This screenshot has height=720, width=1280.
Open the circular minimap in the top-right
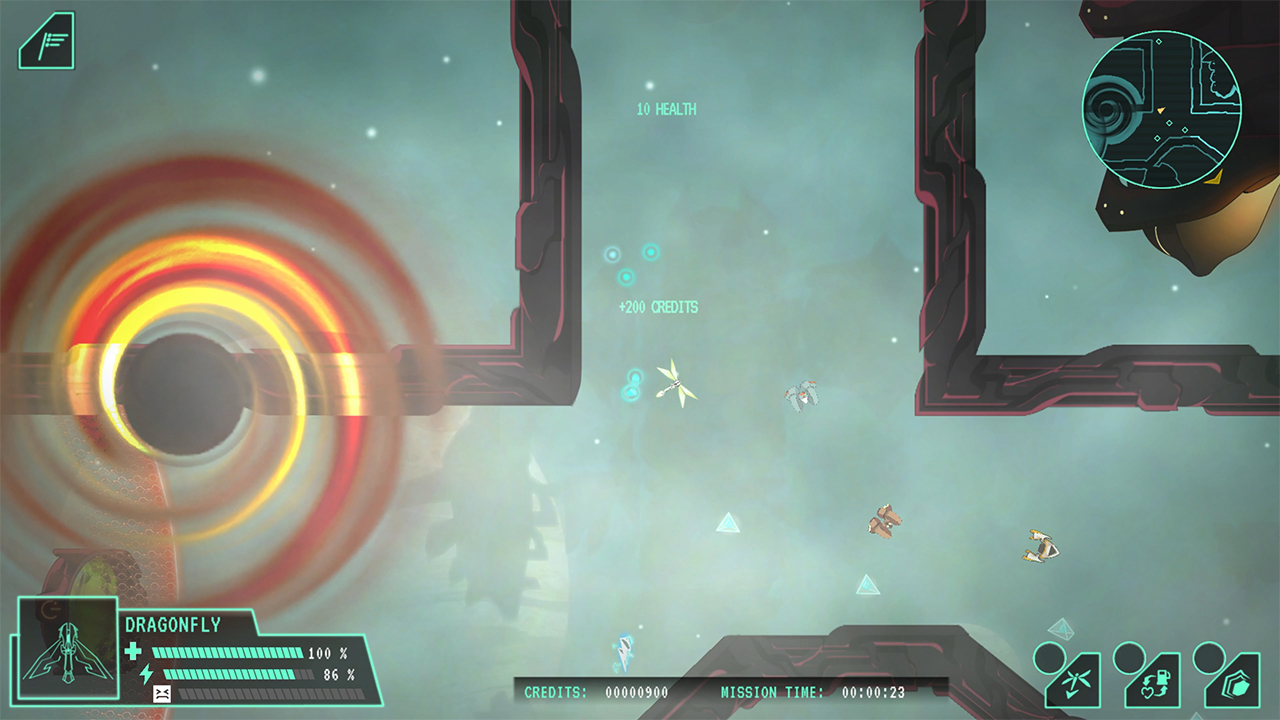[x=1163, y=110]
